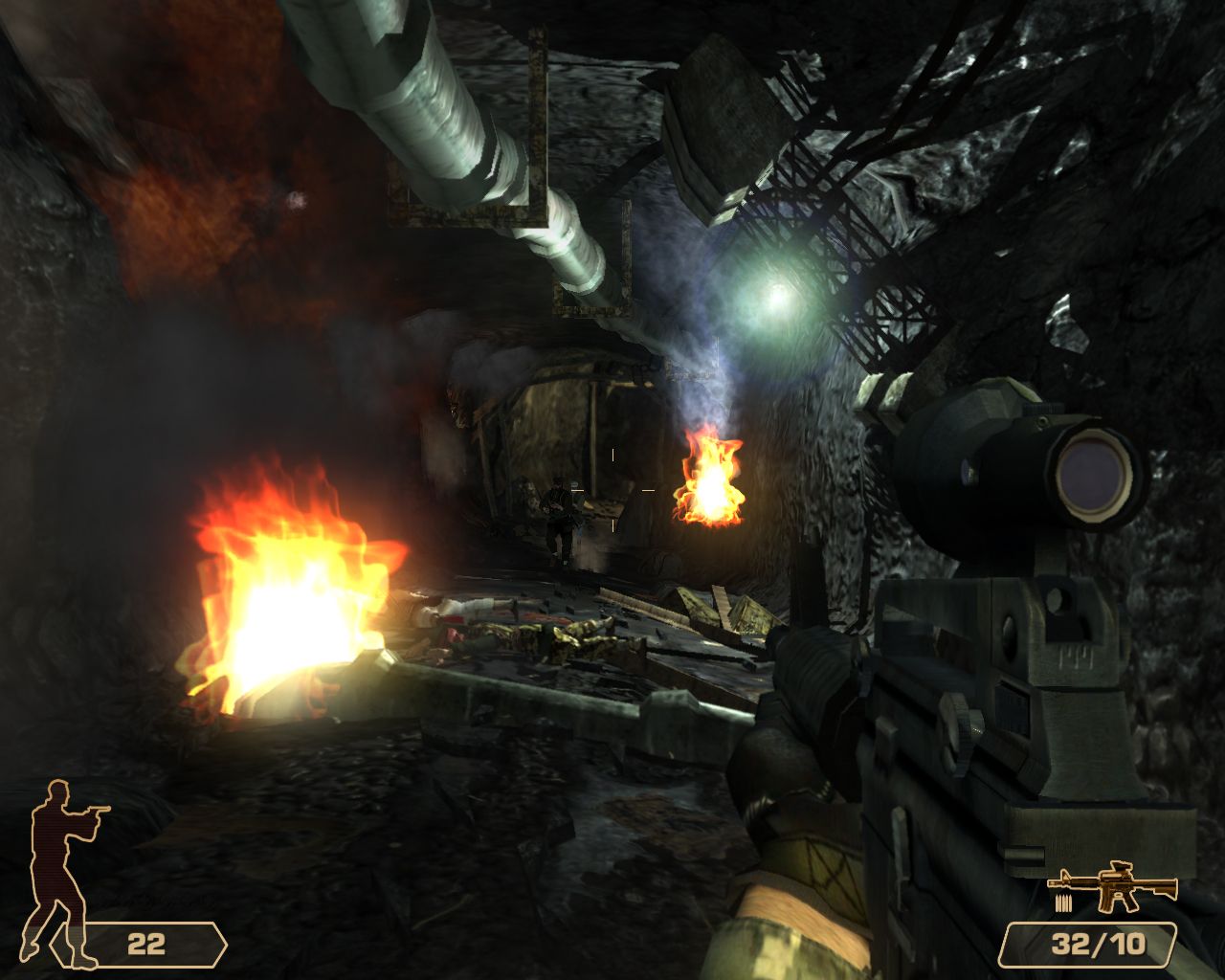This screenshot has width=1225, height=980.
Task: Click the bullet magazine icon near ammo counter
Action: click(1065, 901)
